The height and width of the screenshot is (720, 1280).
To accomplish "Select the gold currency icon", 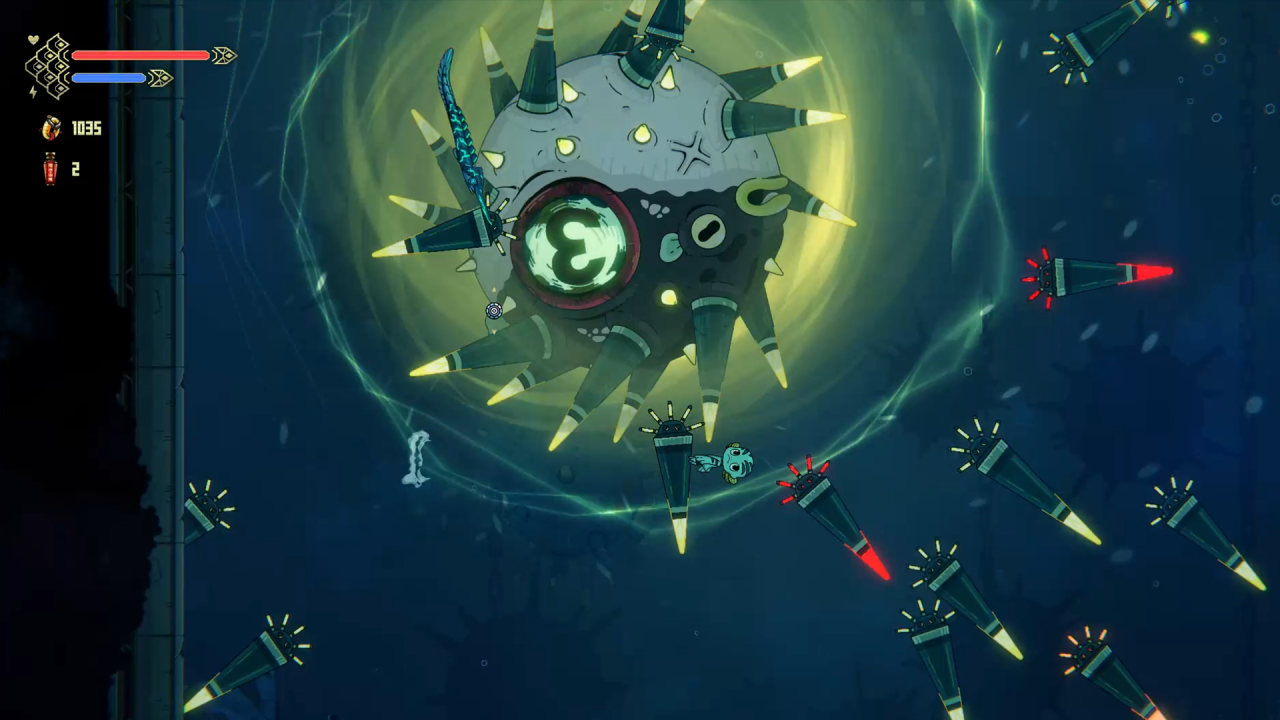I will [x=51, y=127].
